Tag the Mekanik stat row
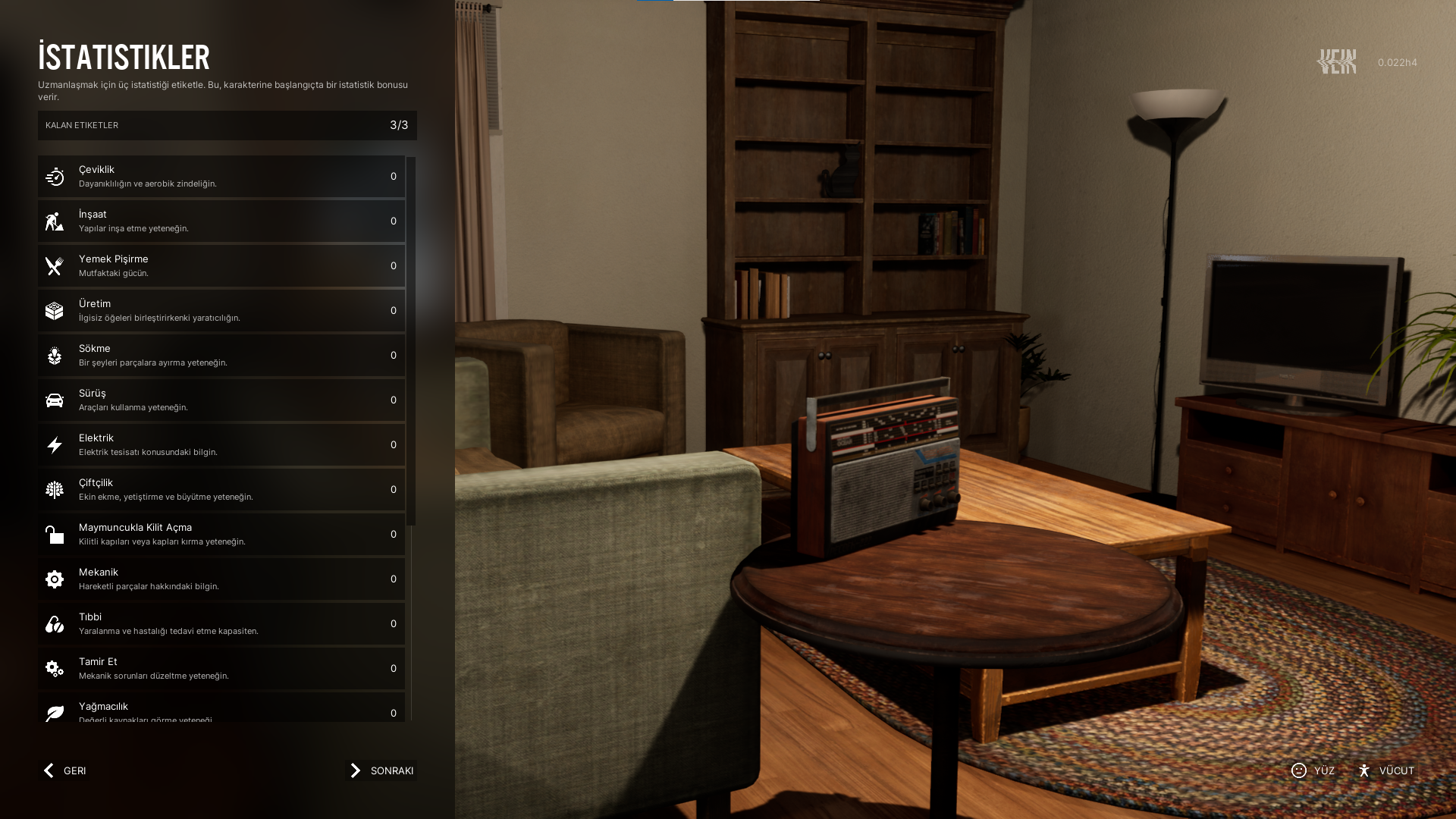Screen dimensions: 1456x819 click(x=221, y=579)
